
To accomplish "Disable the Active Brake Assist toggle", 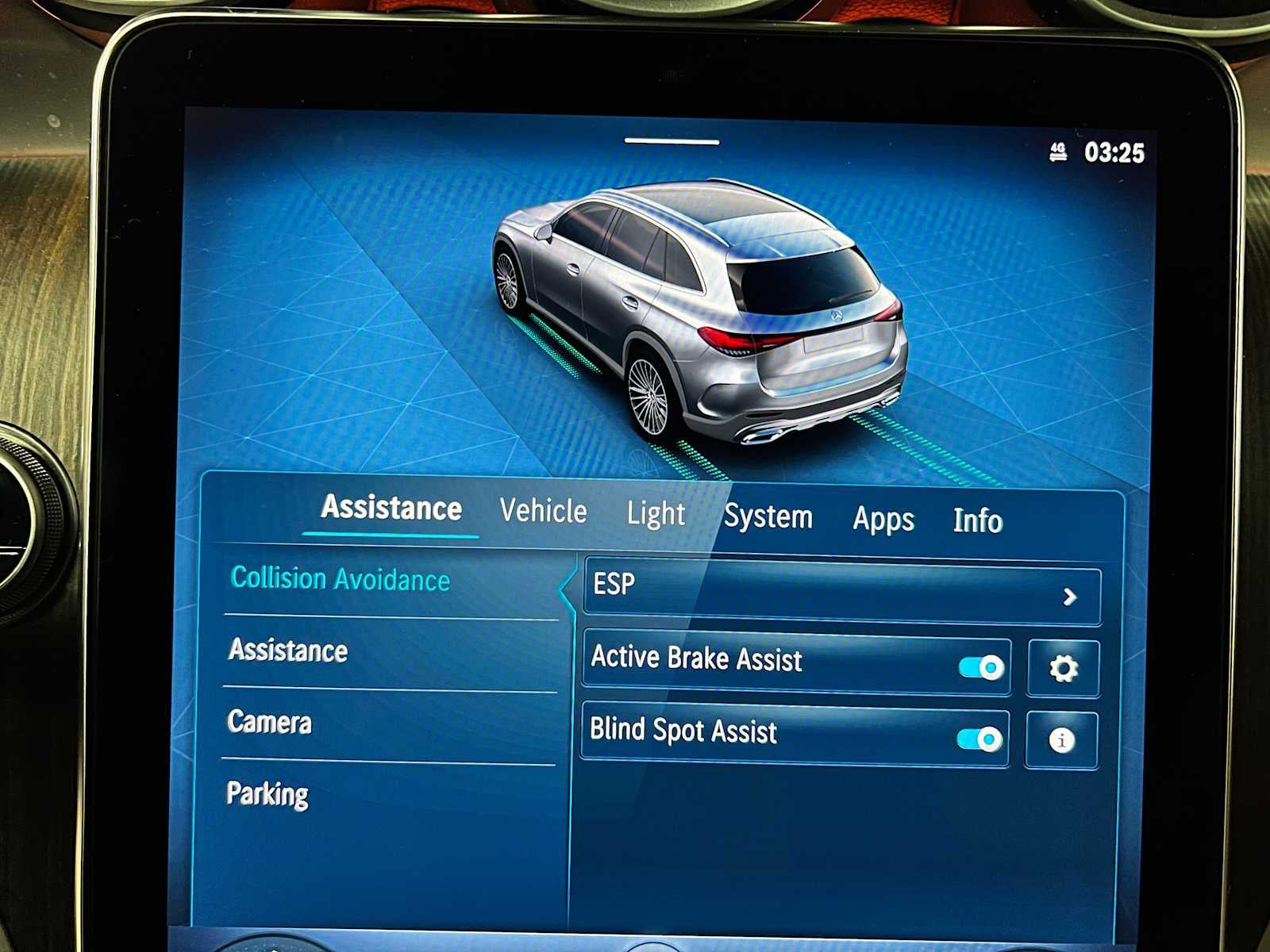I will pos(979,667).
